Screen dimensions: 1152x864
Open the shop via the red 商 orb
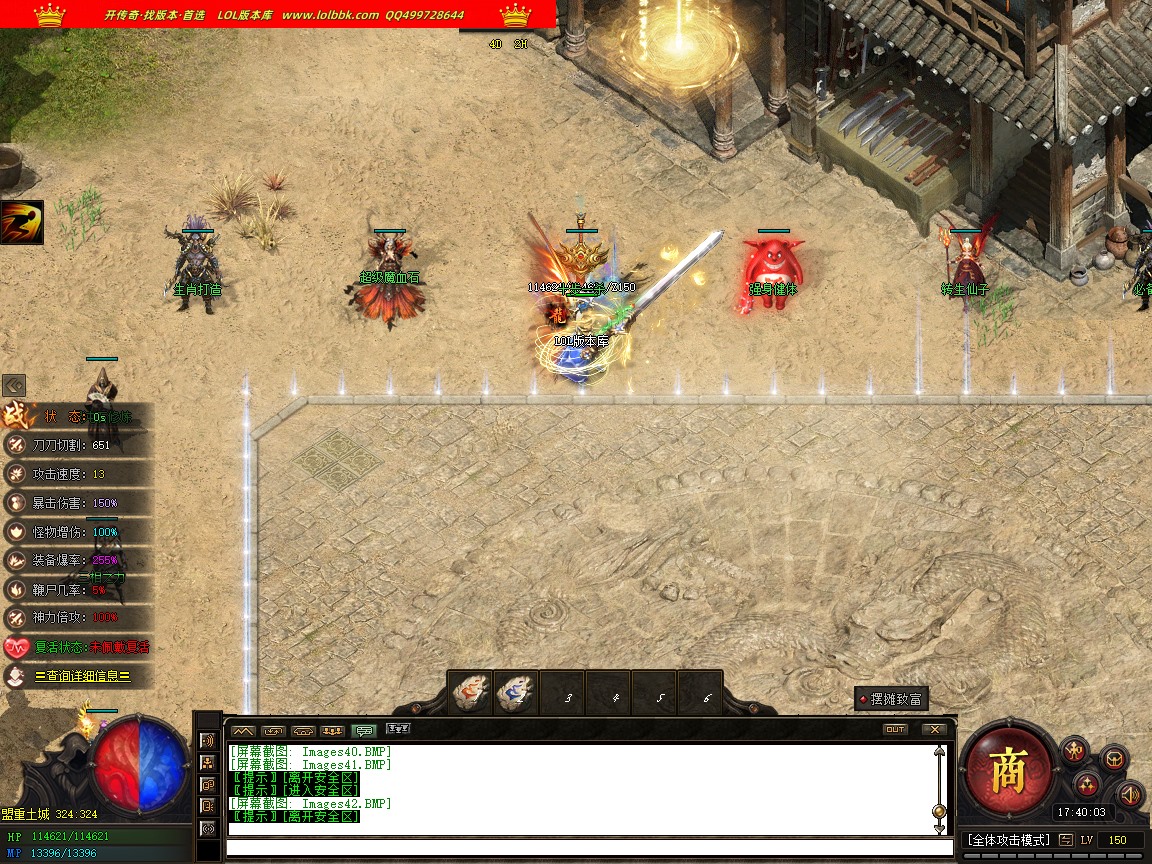point(1008,773)
